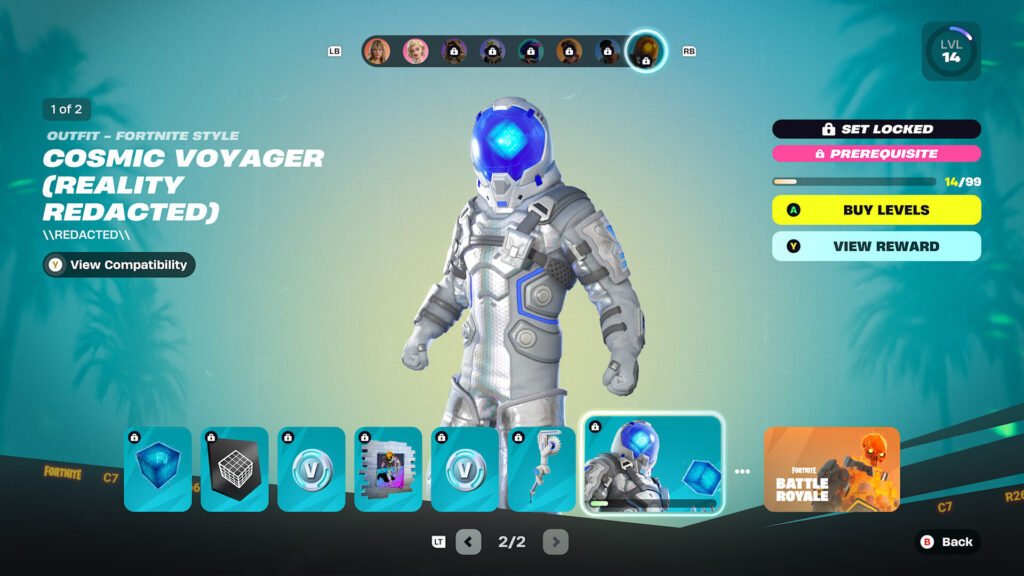Show View Compatibility details
This screenshot has height=576, width=1024.
pos(119,265)
